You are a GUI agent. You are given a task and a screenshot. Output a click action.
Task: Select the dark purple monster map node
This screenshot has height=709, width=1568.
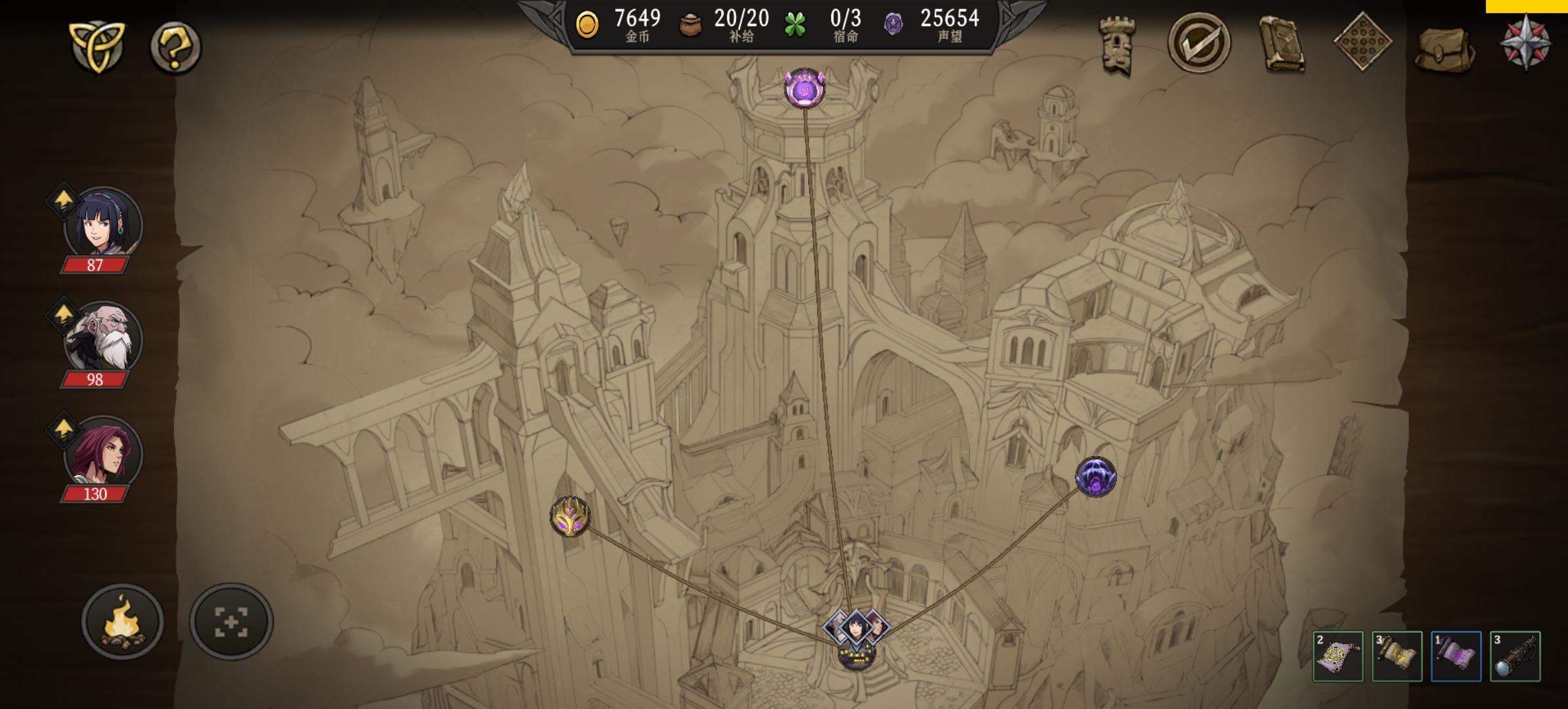pyautogui.click(x=1095, y=477)
